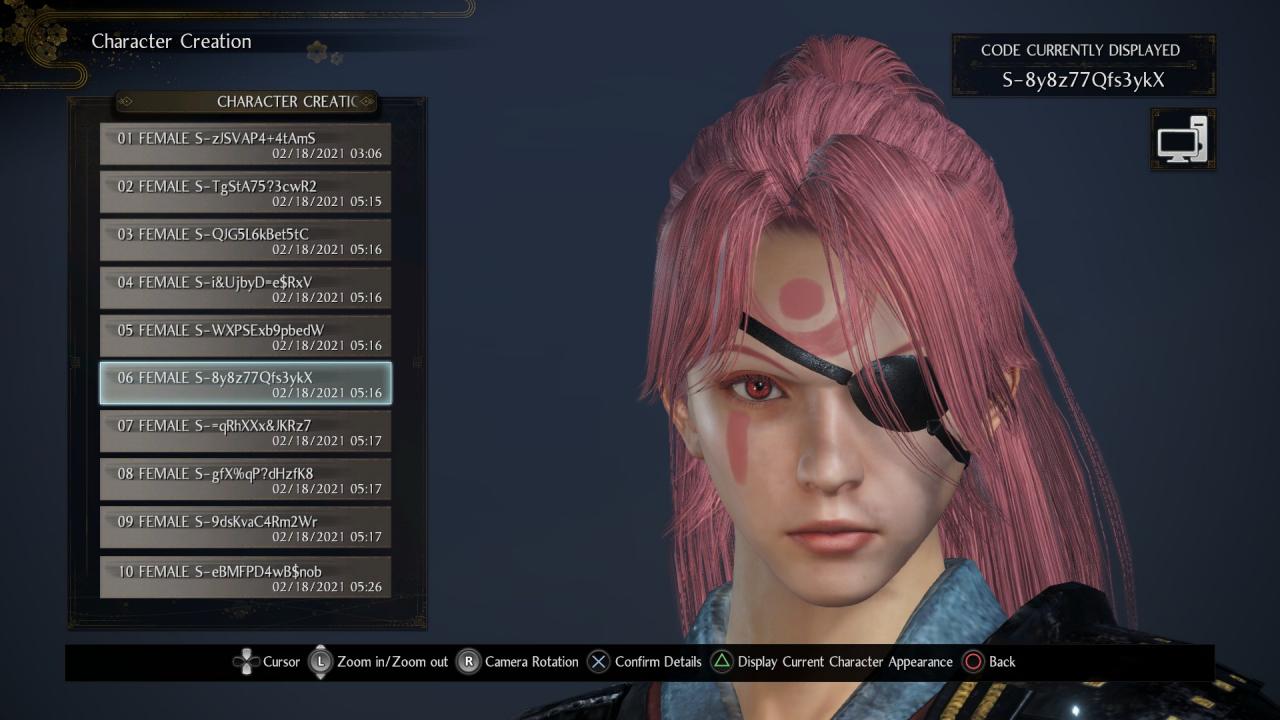The height and width of the screenshot is (720, 1280).
Task: Choose entry 02 FEMALE S-TgStA75?3cwR2
Action: click(x=245, y=192)
